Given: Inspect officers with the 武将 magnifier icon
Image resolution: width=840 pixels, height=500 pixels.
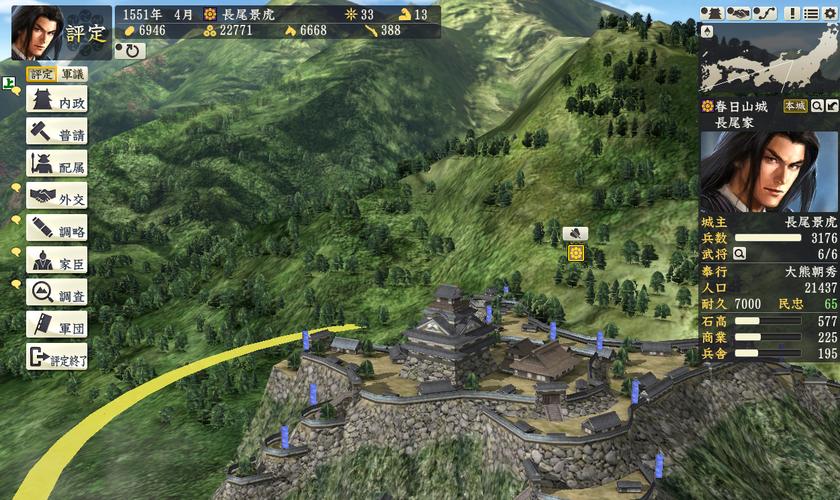Looking at the screenshot, I should click(740, 254).
